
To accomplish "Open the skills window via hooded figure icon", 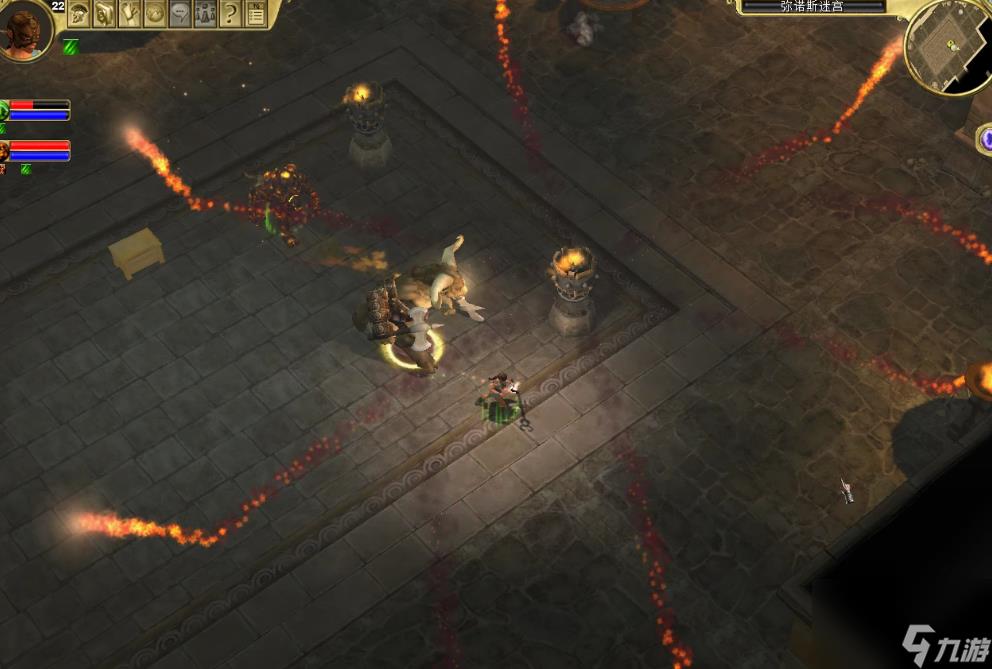I will click(x=104, y=13).
